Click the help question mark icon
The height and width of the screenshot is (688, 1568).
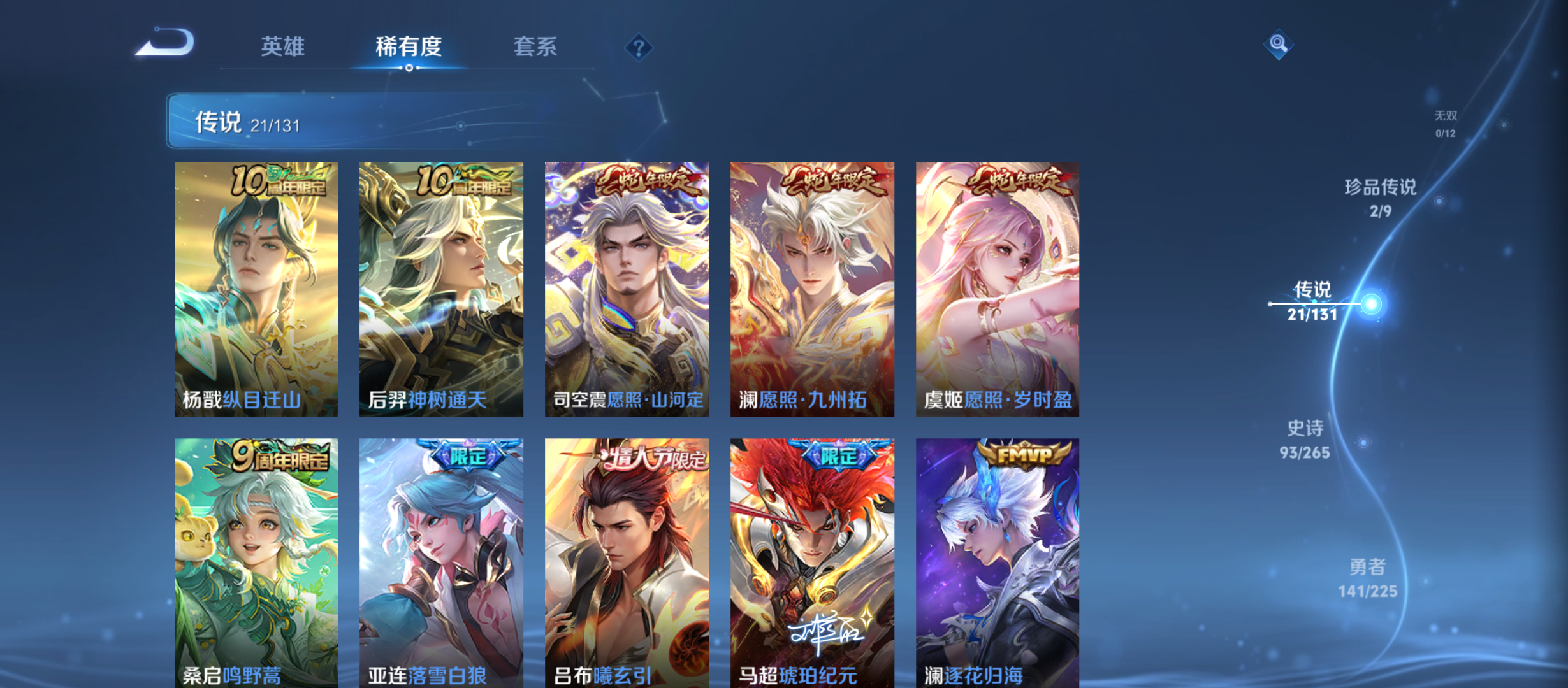639,47
